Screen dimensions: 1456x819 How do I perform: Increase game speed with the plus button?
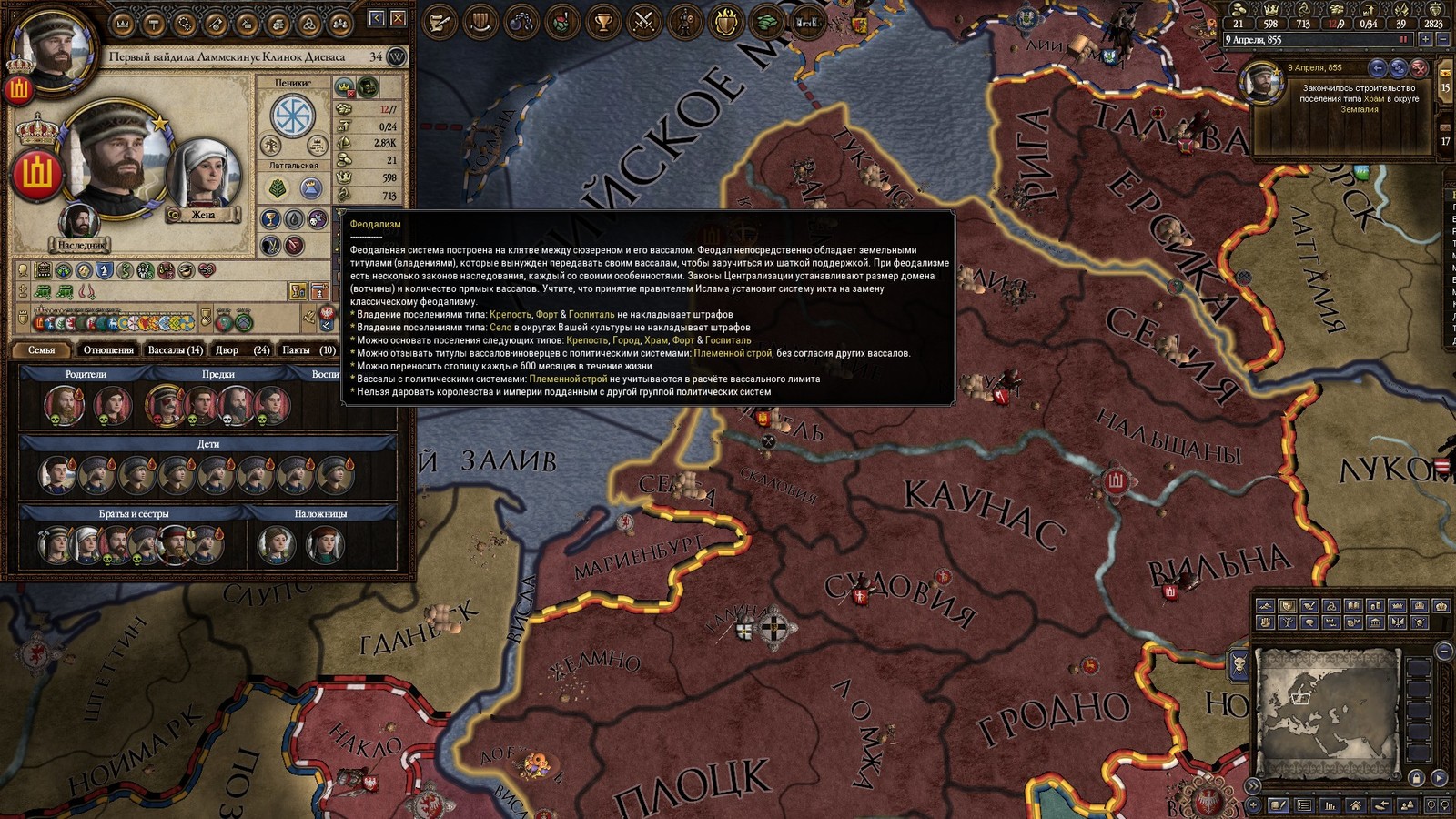click(x=1425, y=40)
